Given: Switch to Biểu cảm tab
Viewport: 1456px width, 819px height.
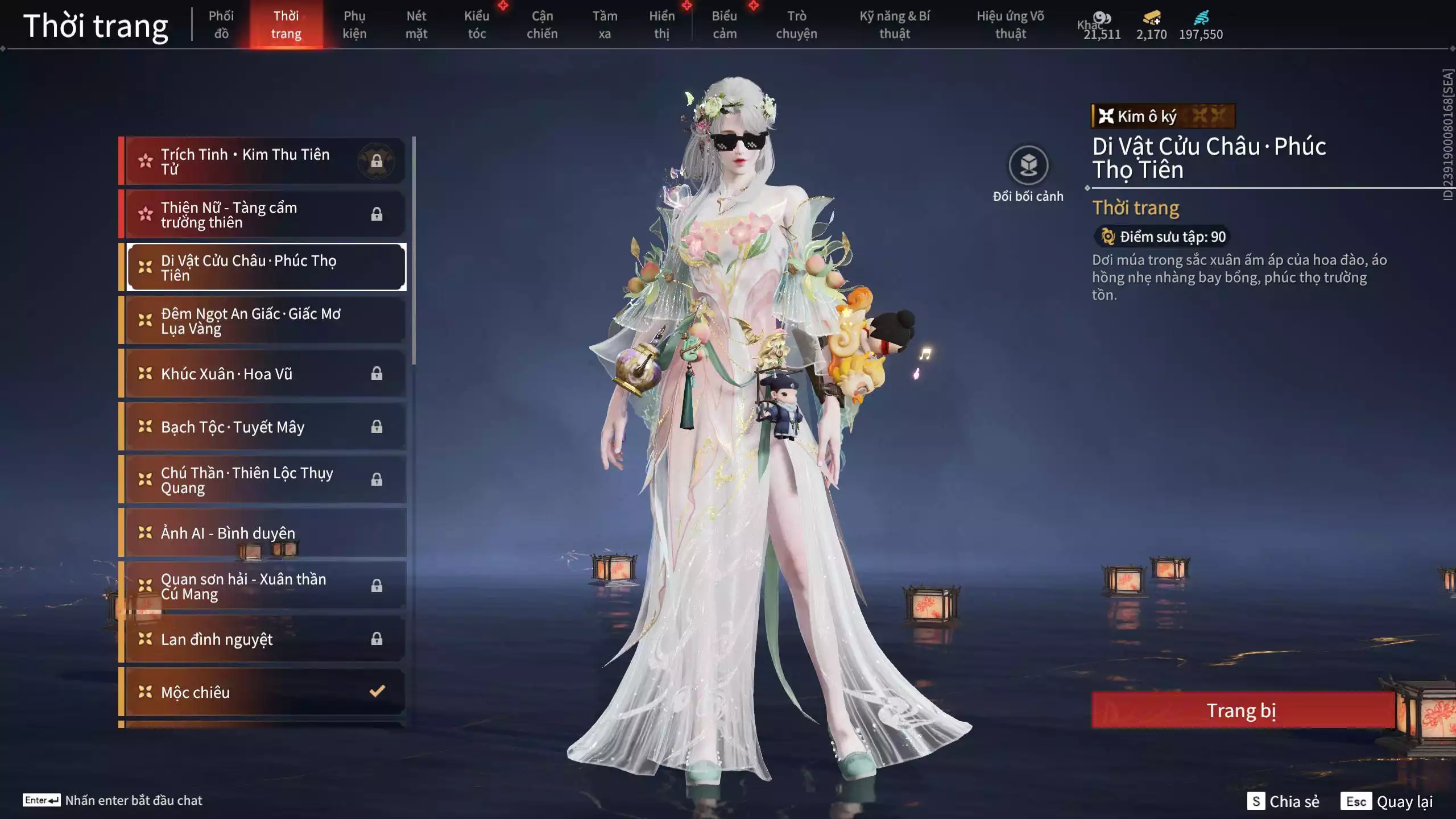Looking at the screenshot, I should tap(724, 24).
